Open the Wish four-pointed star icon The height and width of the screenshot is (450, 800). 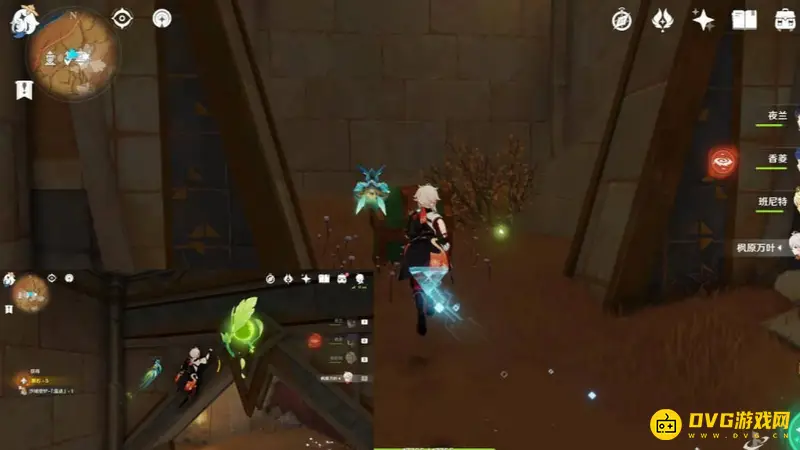704,19
